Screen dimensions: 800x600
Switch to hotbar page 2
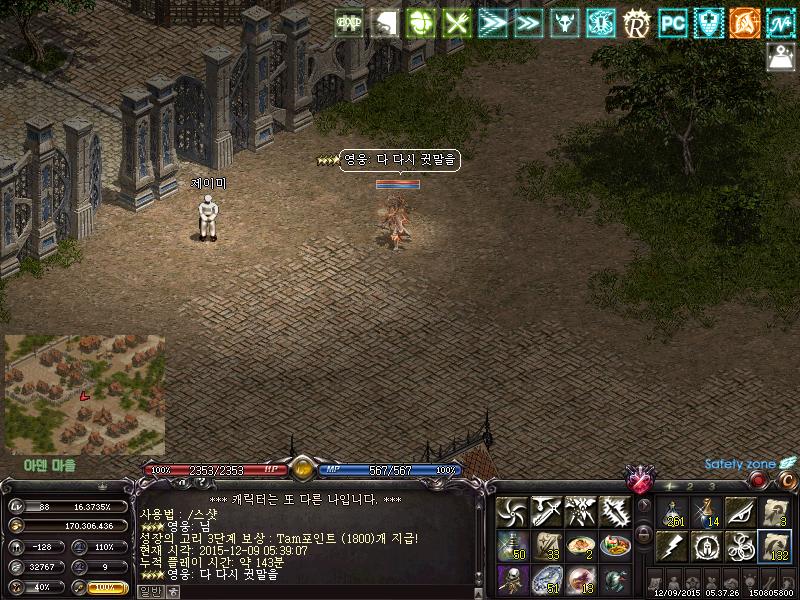pos(691,487)
